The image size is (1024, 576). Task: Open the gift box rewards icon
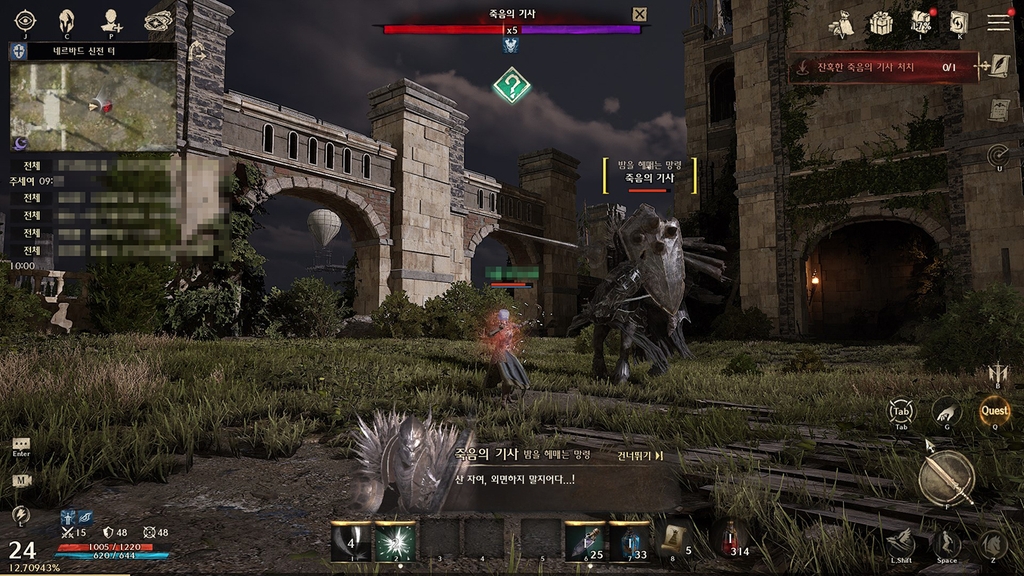(881, 22)
